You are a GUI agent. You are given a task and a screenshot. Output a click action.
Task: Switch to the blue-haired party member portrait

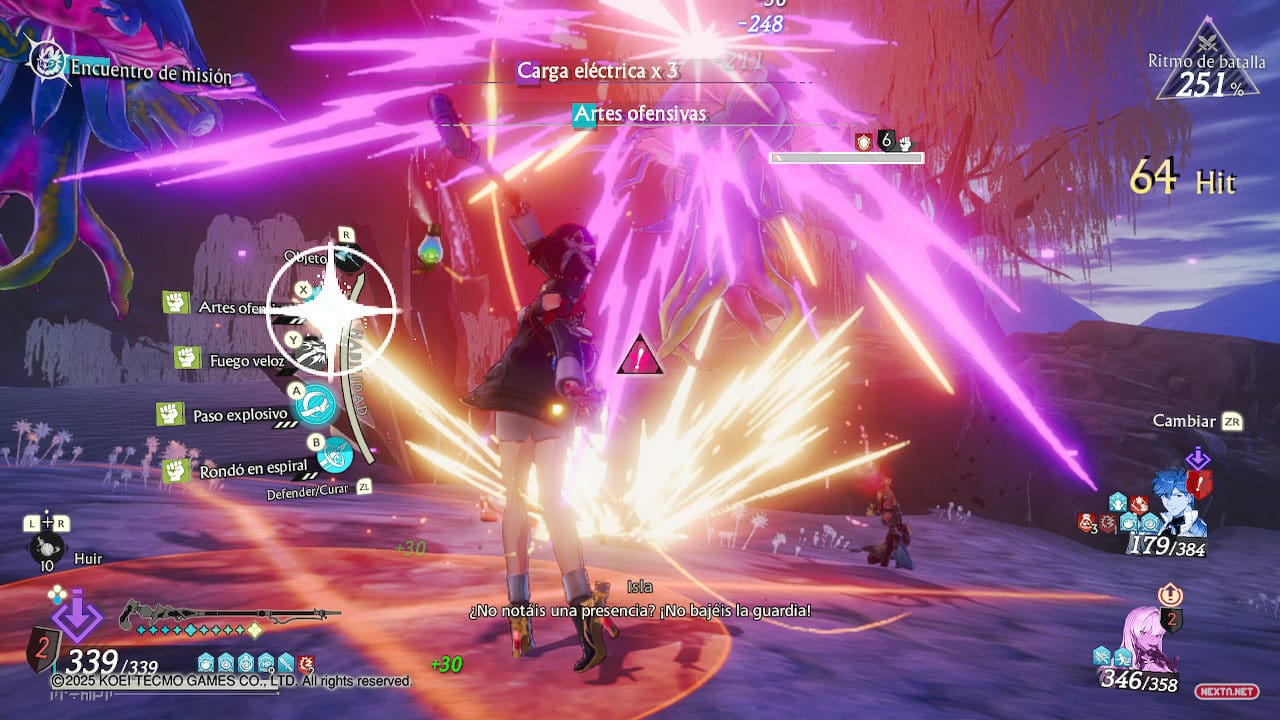tap(1180, 500)
